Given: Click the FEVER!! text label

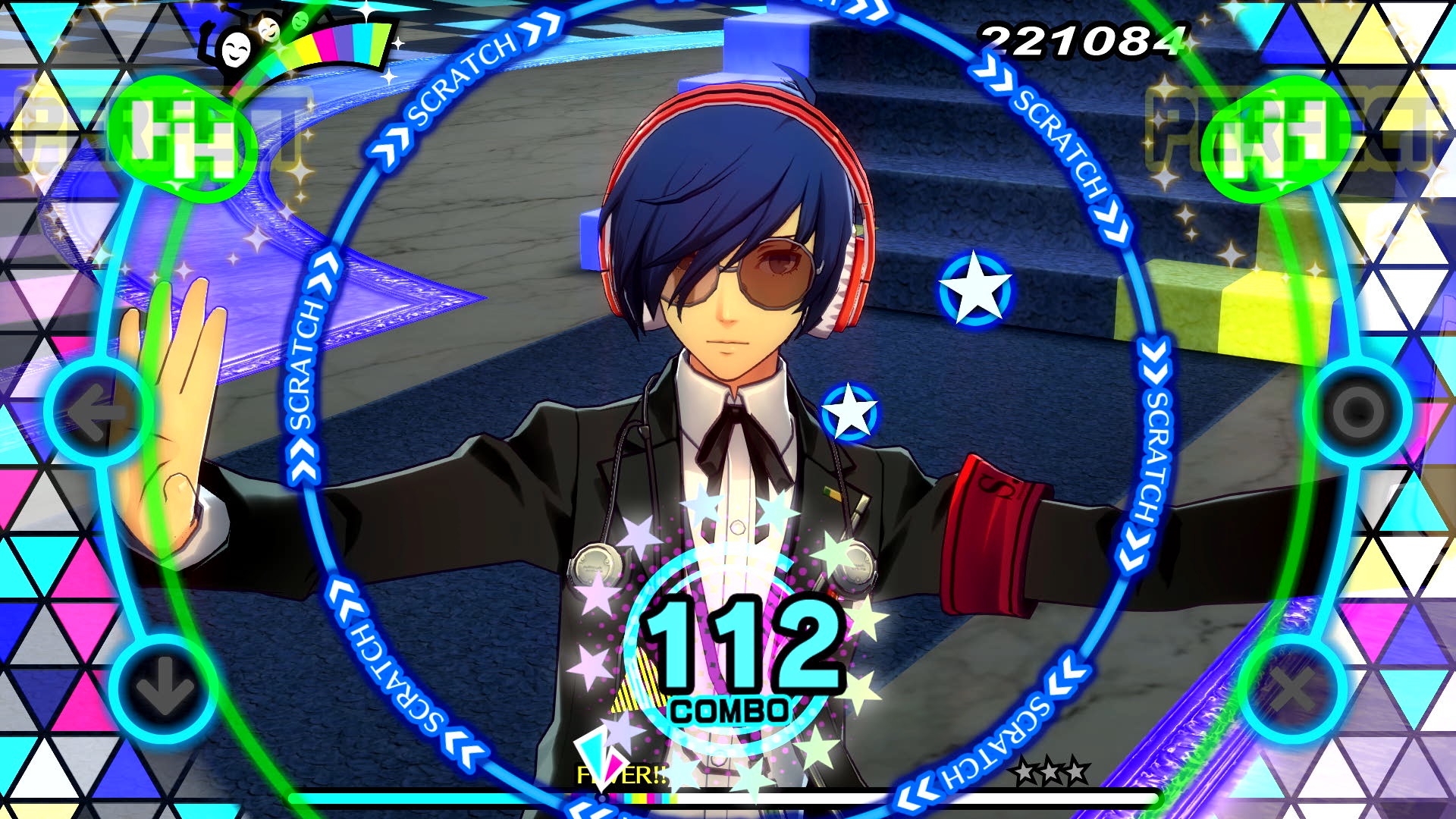Looking at the screenshot, I should coord(620,776).
